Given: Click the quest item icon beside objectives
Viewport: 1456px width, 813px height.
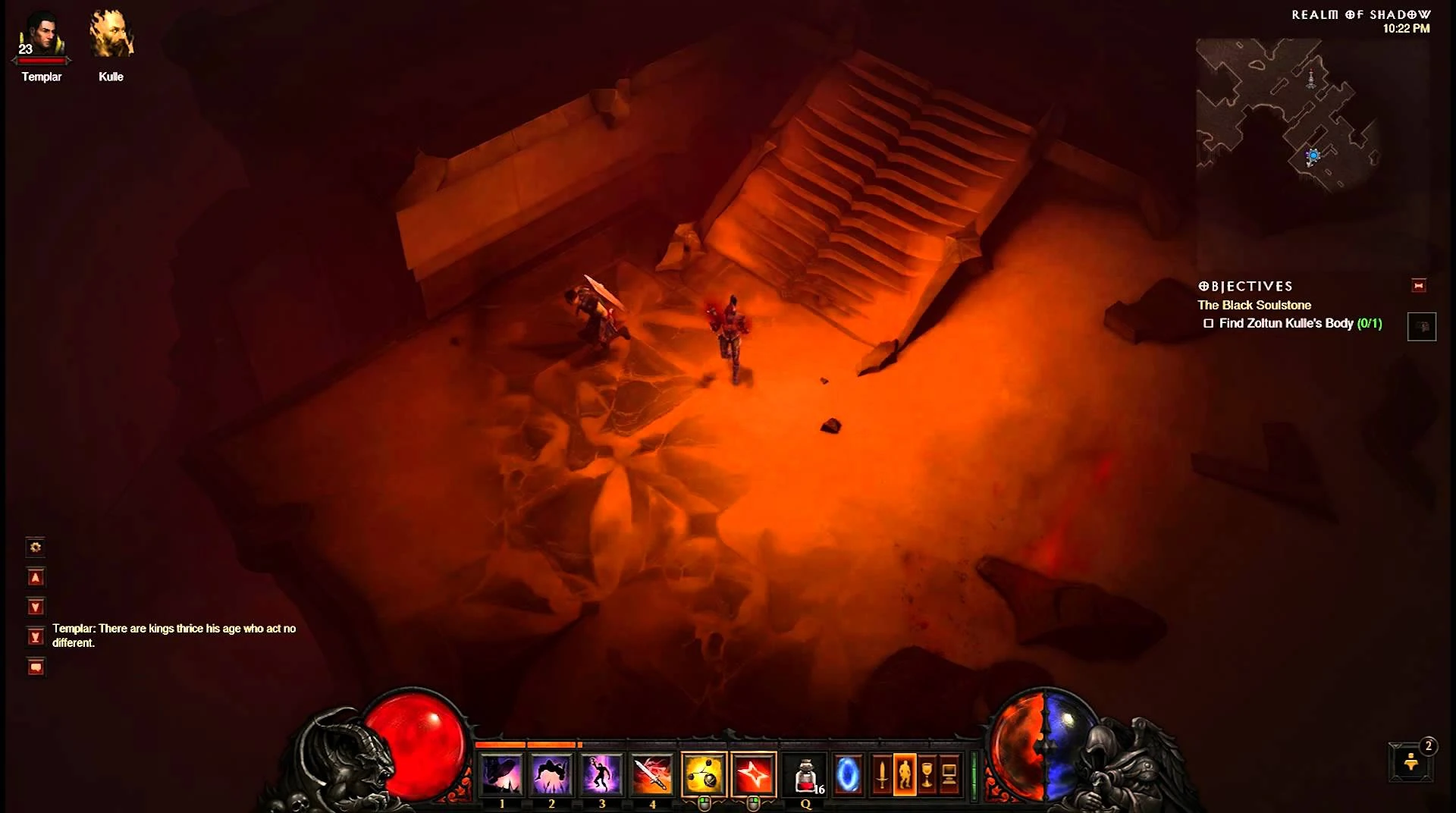Looking at the screenshot, I should [1423, 327].
